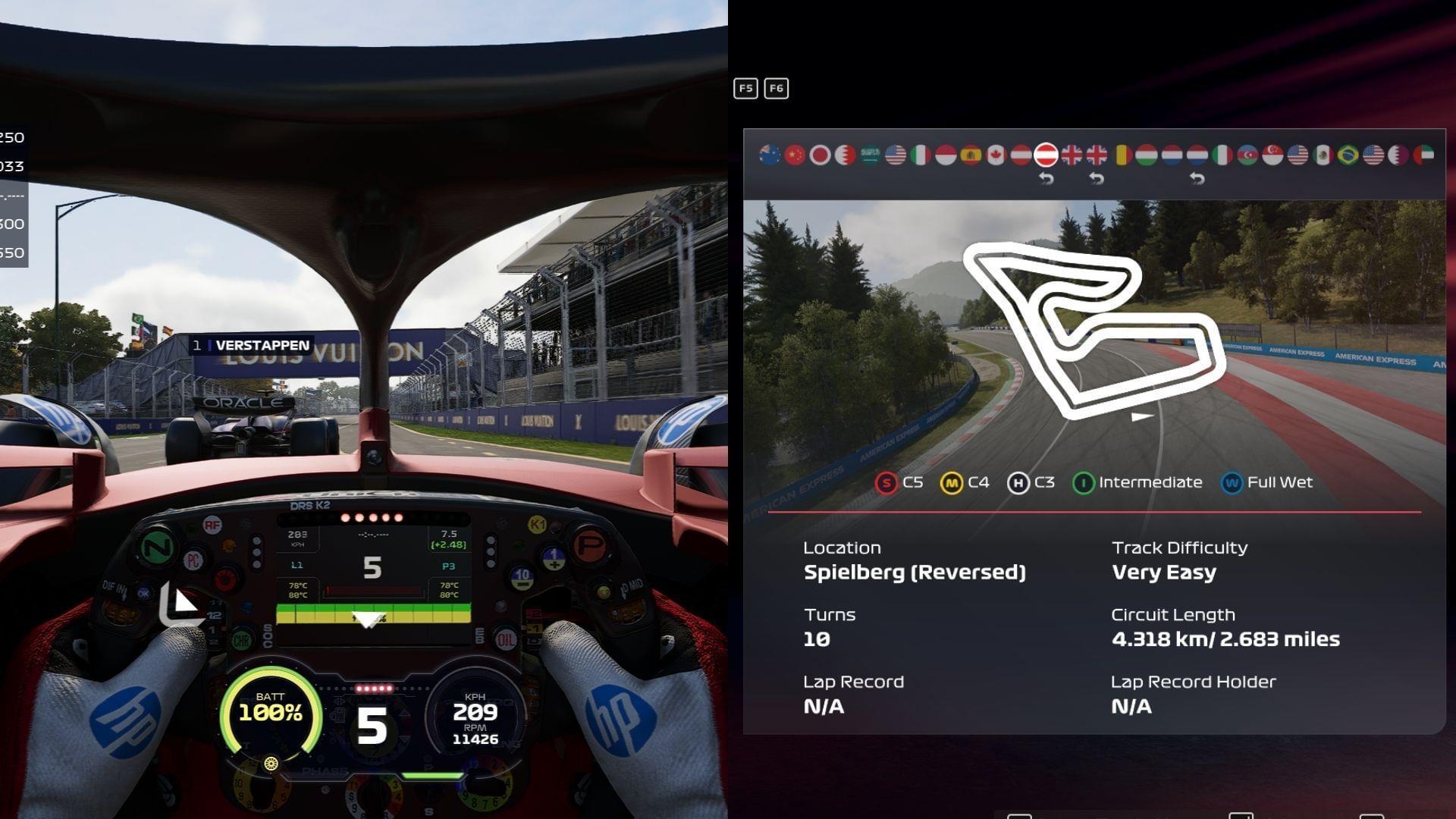1456x819 pixels.
Task: Select the soft C5 tyre compound icon
Action: click(885, 482)
